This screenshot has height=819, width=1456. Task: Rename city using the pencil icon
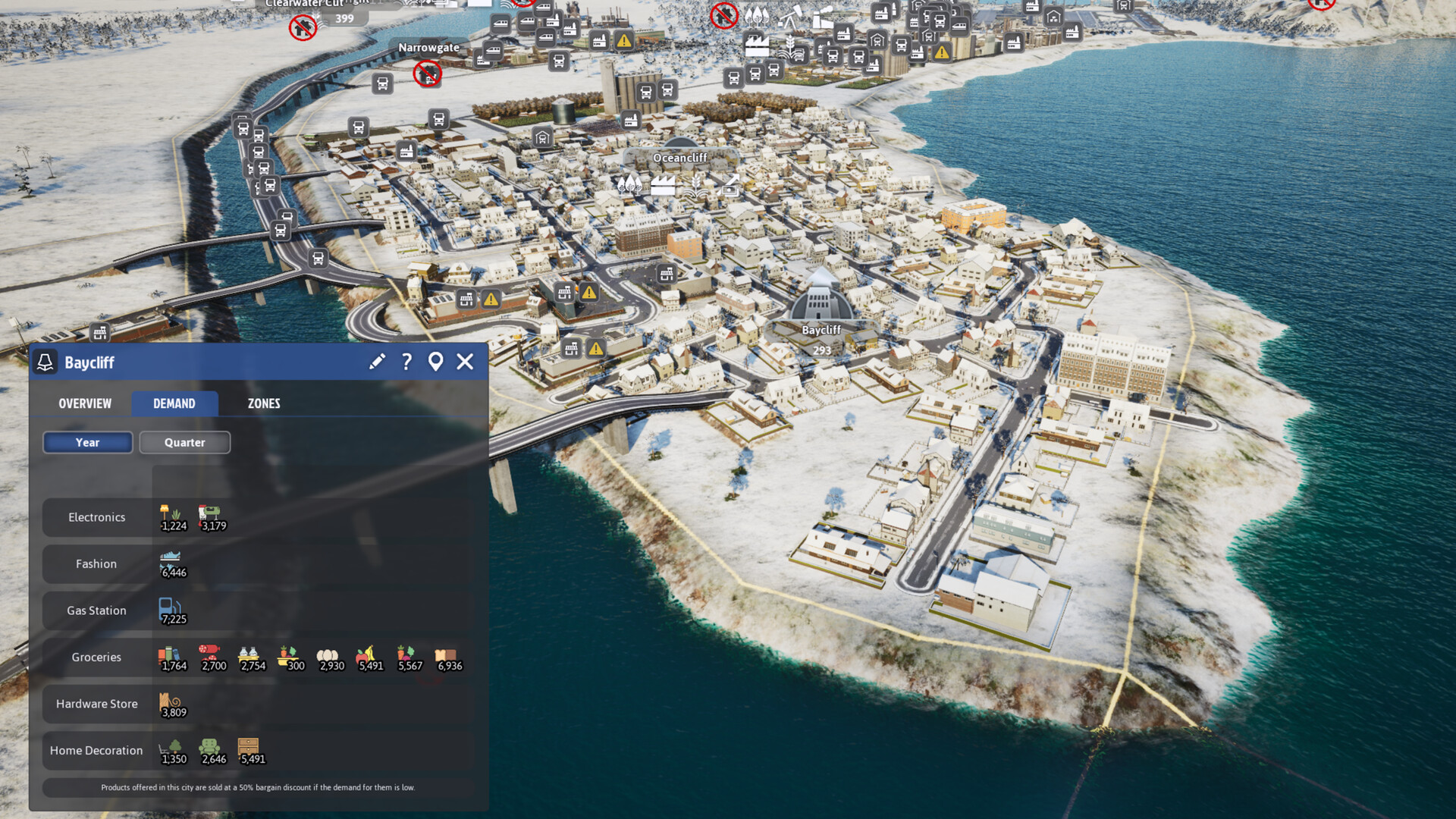click(377, 362)
